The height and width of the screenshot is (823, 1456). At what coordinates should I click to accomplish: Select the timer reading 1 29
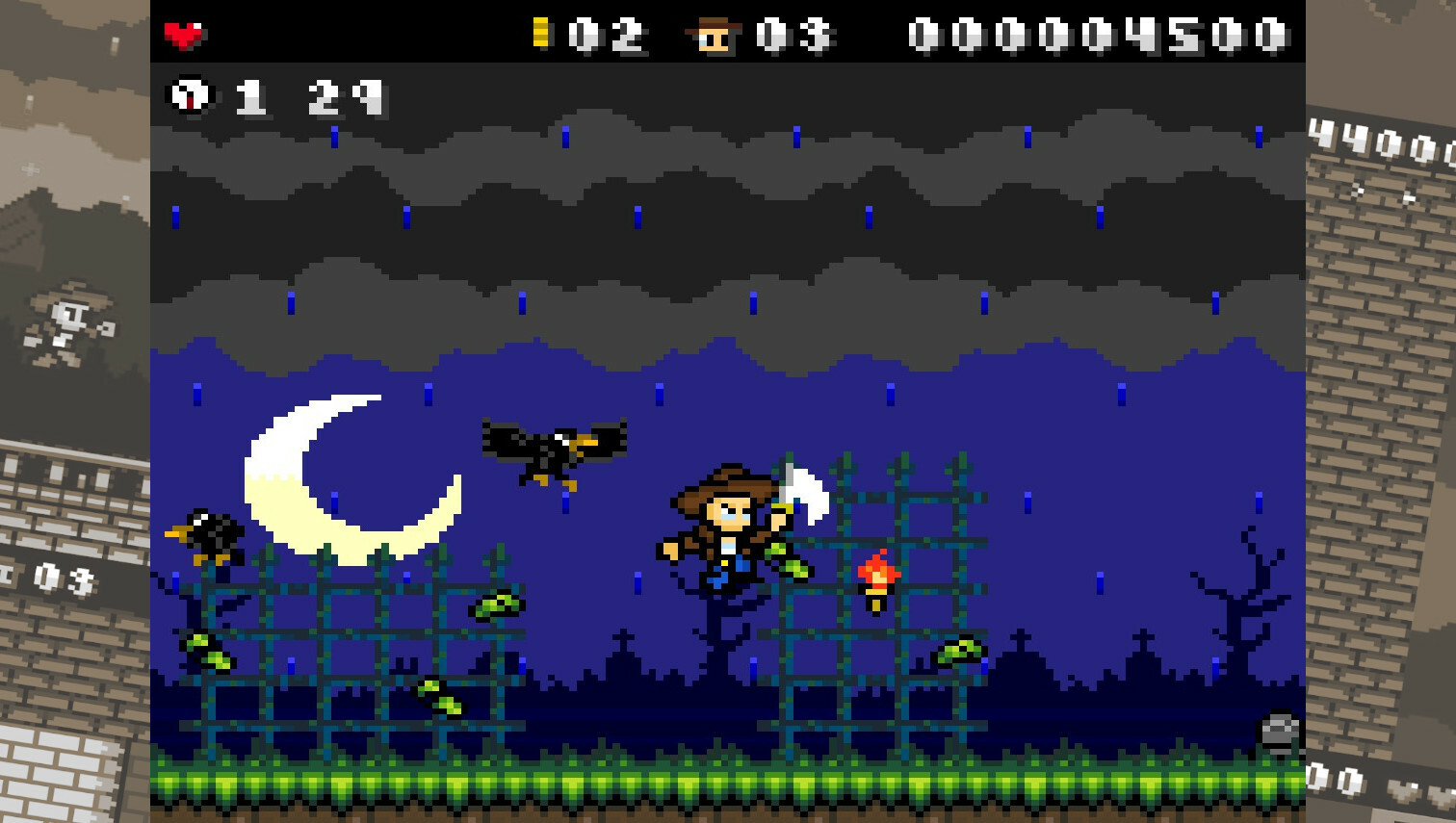(308, 94)
